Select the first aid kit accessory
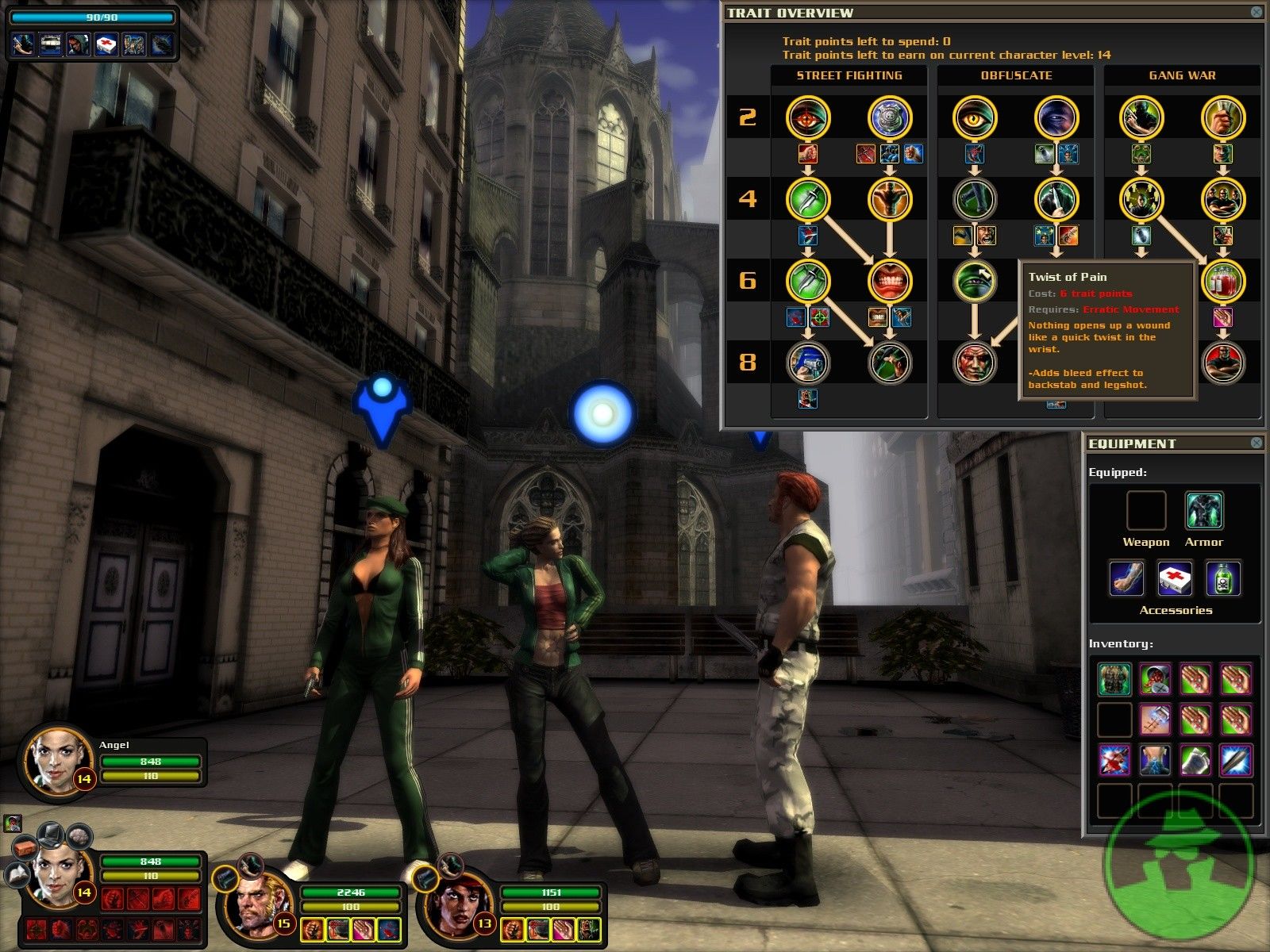Image resolution: width=1270 pixels, height=952 pixels. [1175, 578]
